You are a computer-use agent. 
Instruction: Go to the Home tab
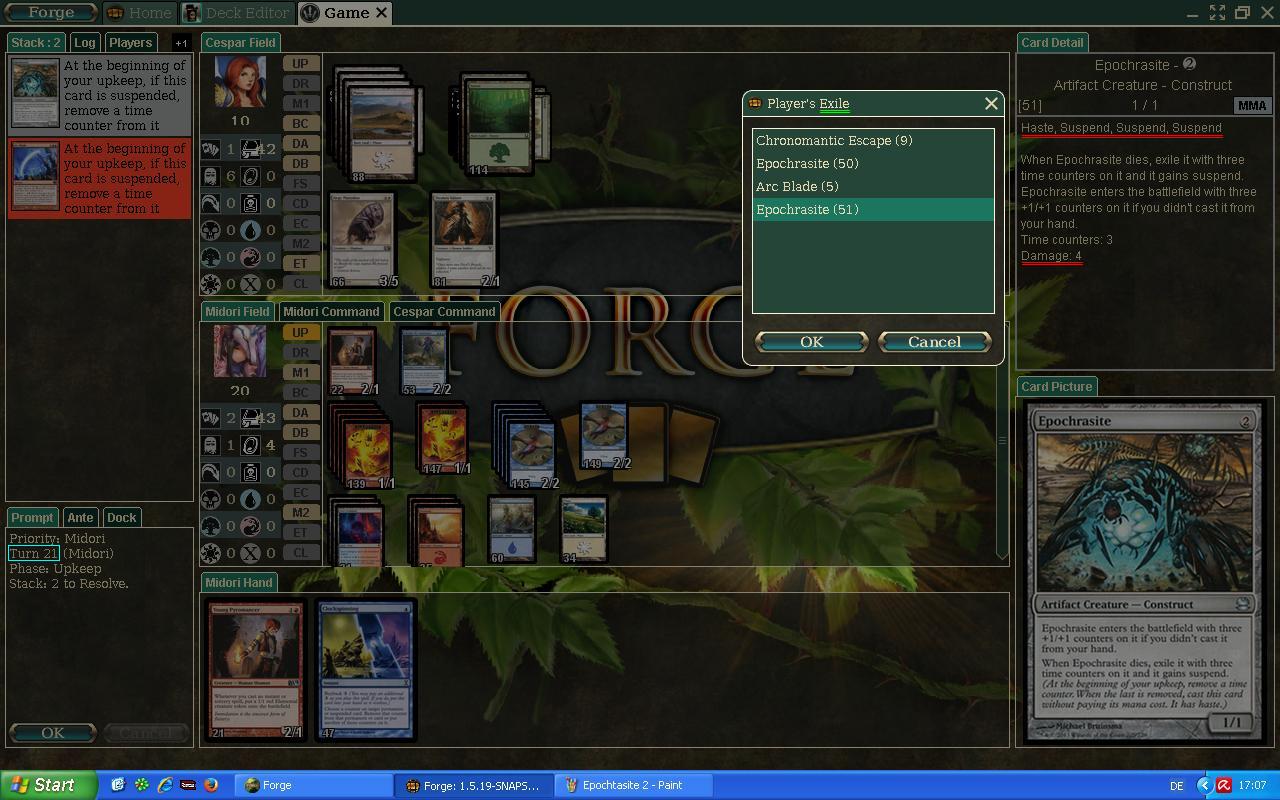(x=140, y=13)
